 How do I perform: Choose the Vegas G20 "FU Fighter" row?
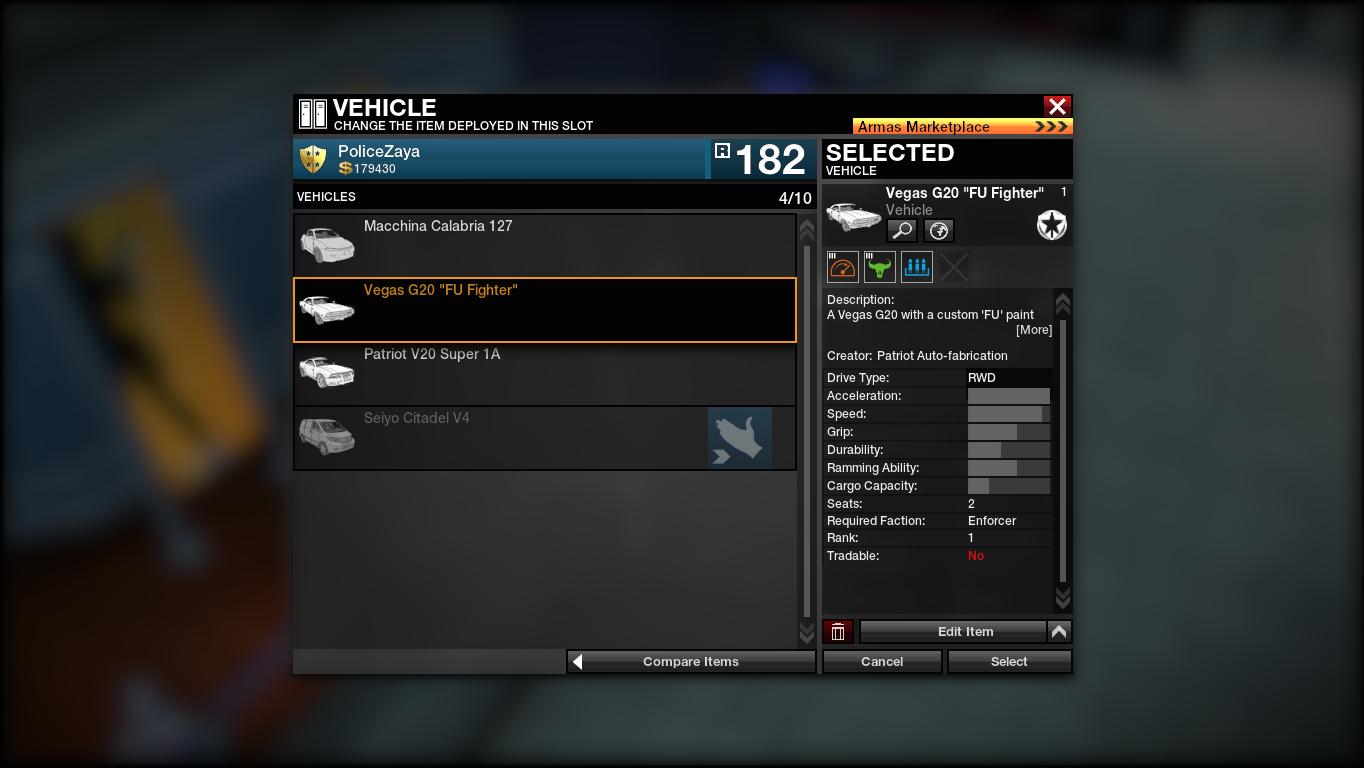pos(544,310)
